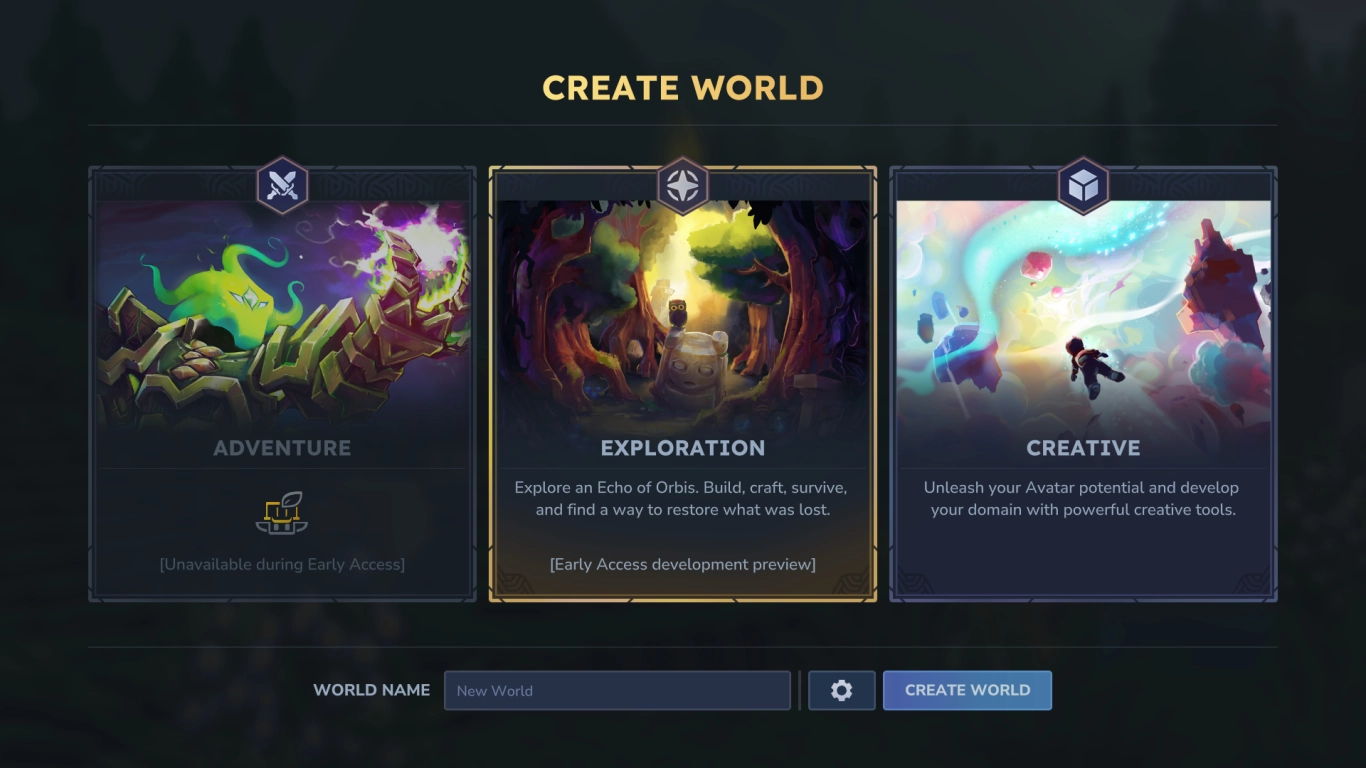This screenshot has width=1366, height=768.
Task: Choose the Creative game mode card
Action: tap(1083, 385)
